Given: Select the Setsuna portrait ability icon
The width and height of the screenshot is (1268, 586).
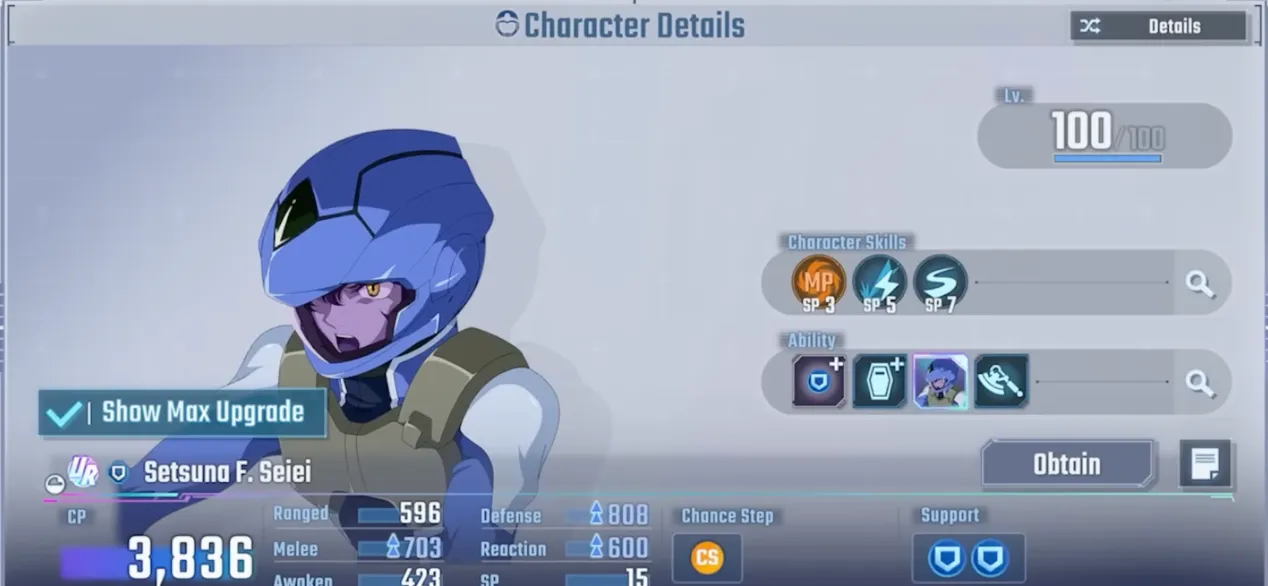Looking at the screenshot, I should (x=940, y=381).
